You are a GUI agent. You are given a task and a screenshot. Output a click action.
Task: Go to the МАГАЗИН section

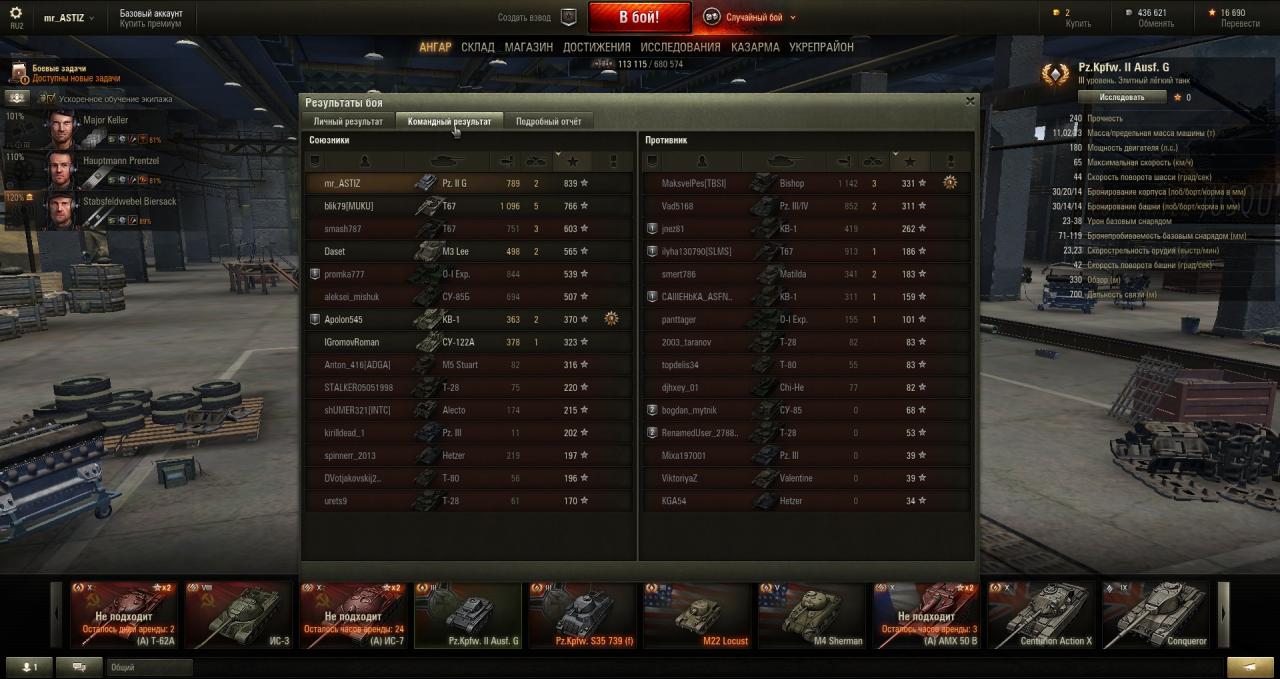pos(529,47)
